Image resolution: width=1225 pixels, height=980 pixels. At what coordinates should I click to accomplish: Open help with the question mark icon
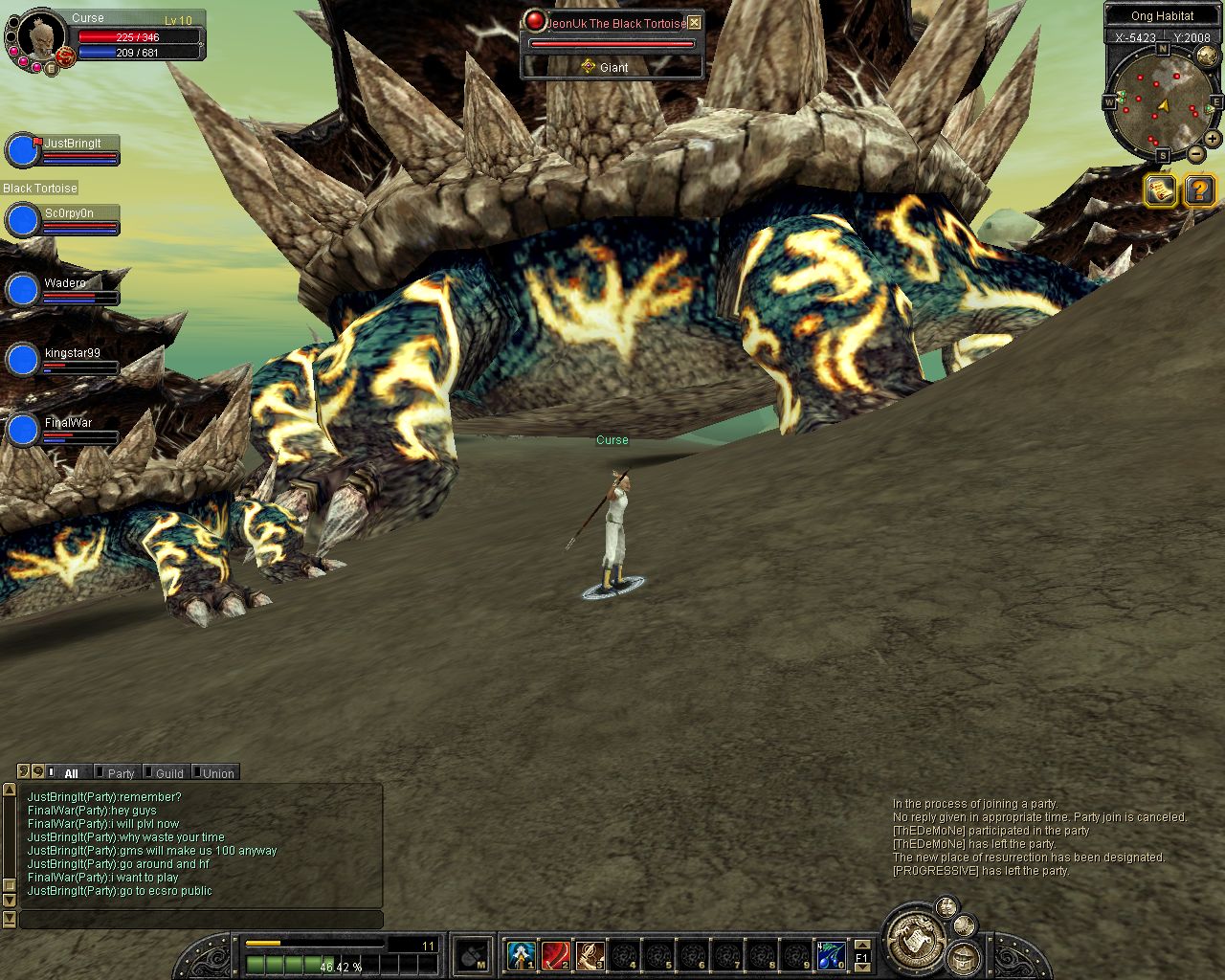point(1199,190)
